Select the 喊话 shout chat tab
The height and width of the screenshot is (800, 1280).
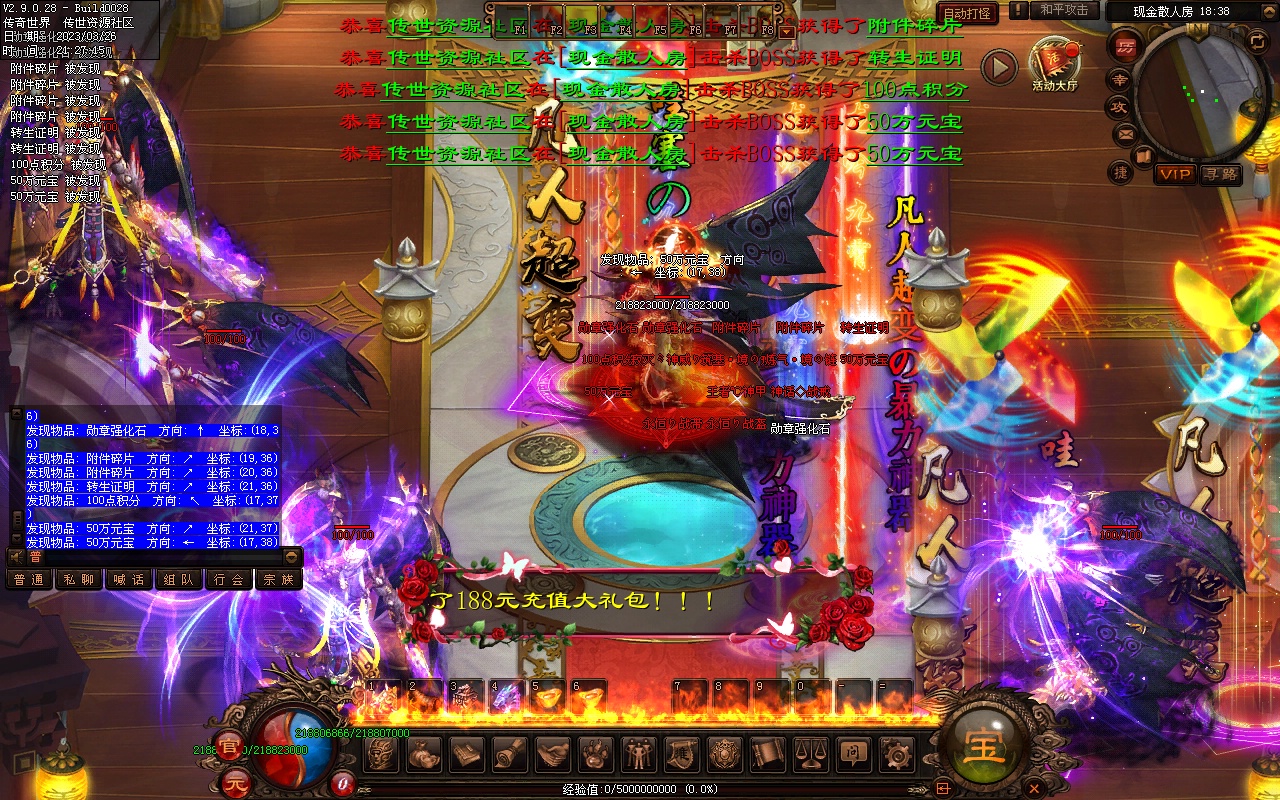click(128, 579)
